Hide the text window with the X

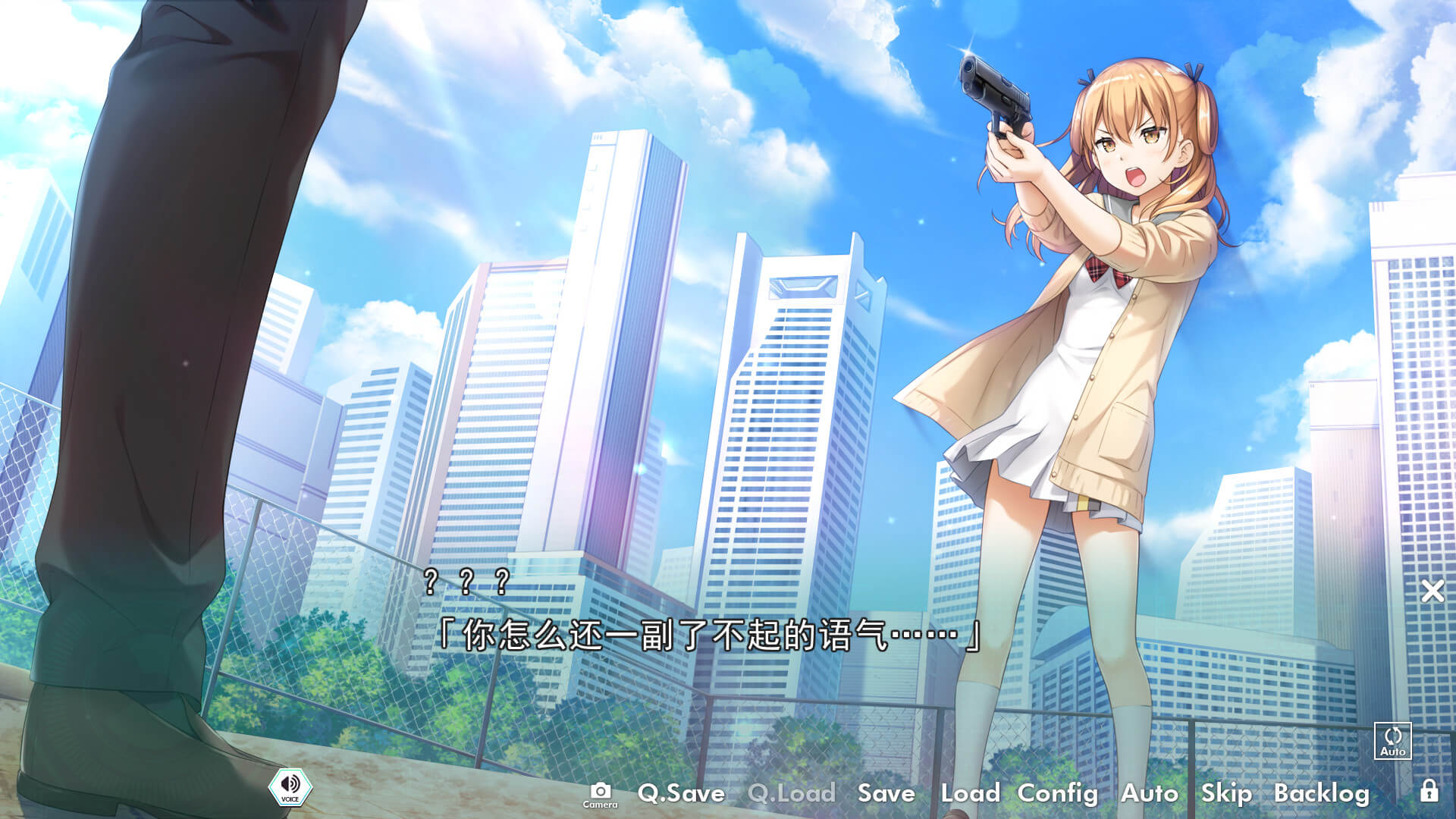click(1432, 591)
